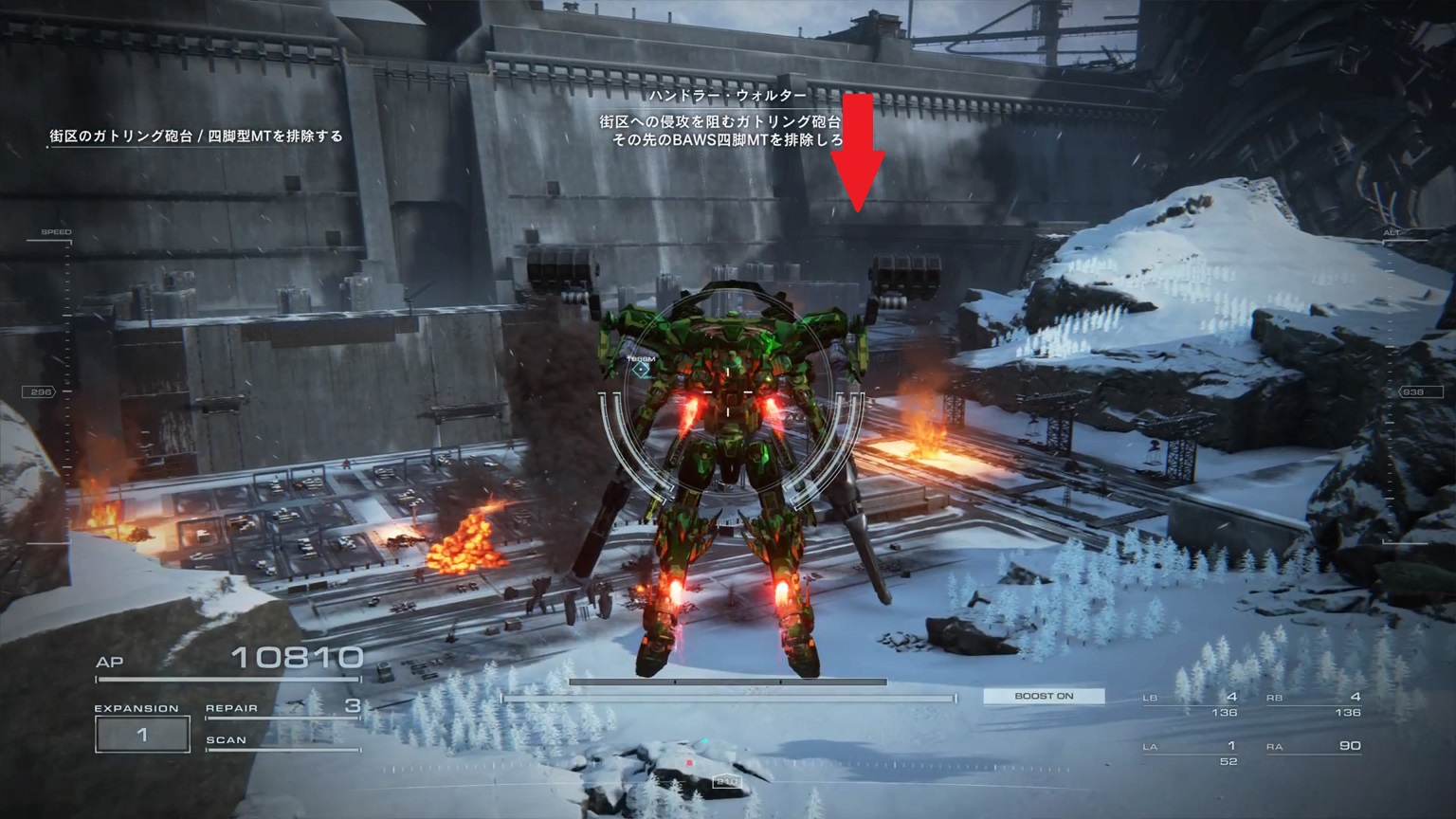
Task: Choose the RA right arm weapon slot
Action: click(1314, 747)
